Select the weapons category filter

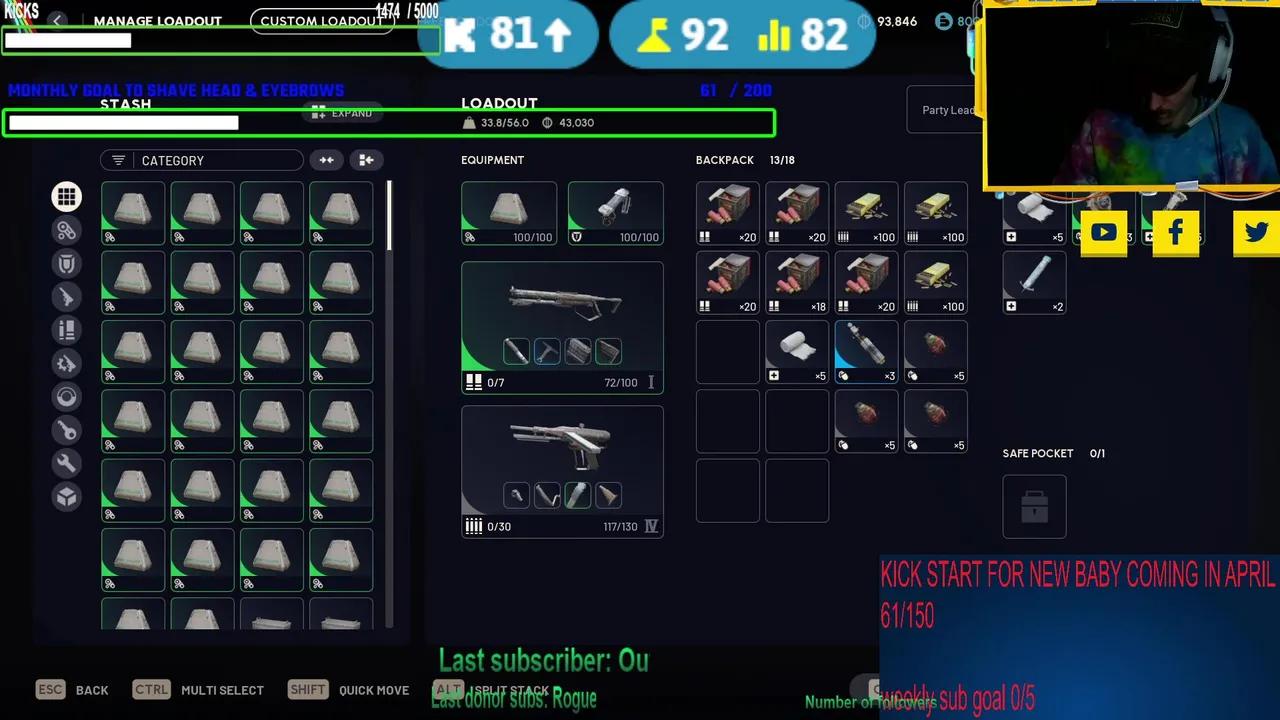(66, 297)
